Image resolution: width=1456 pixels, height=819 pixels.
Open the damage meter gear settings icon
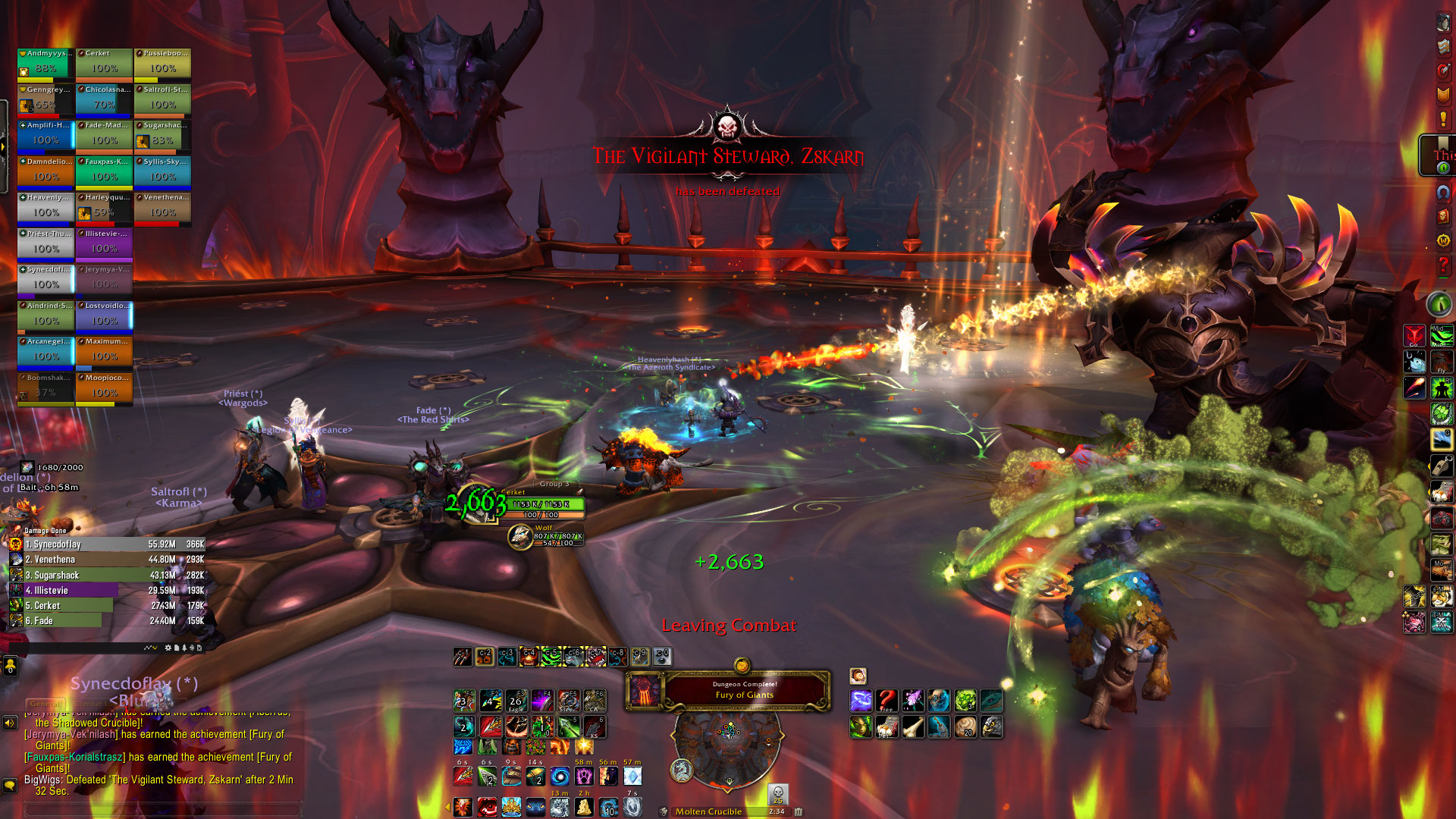pos(168,648)
